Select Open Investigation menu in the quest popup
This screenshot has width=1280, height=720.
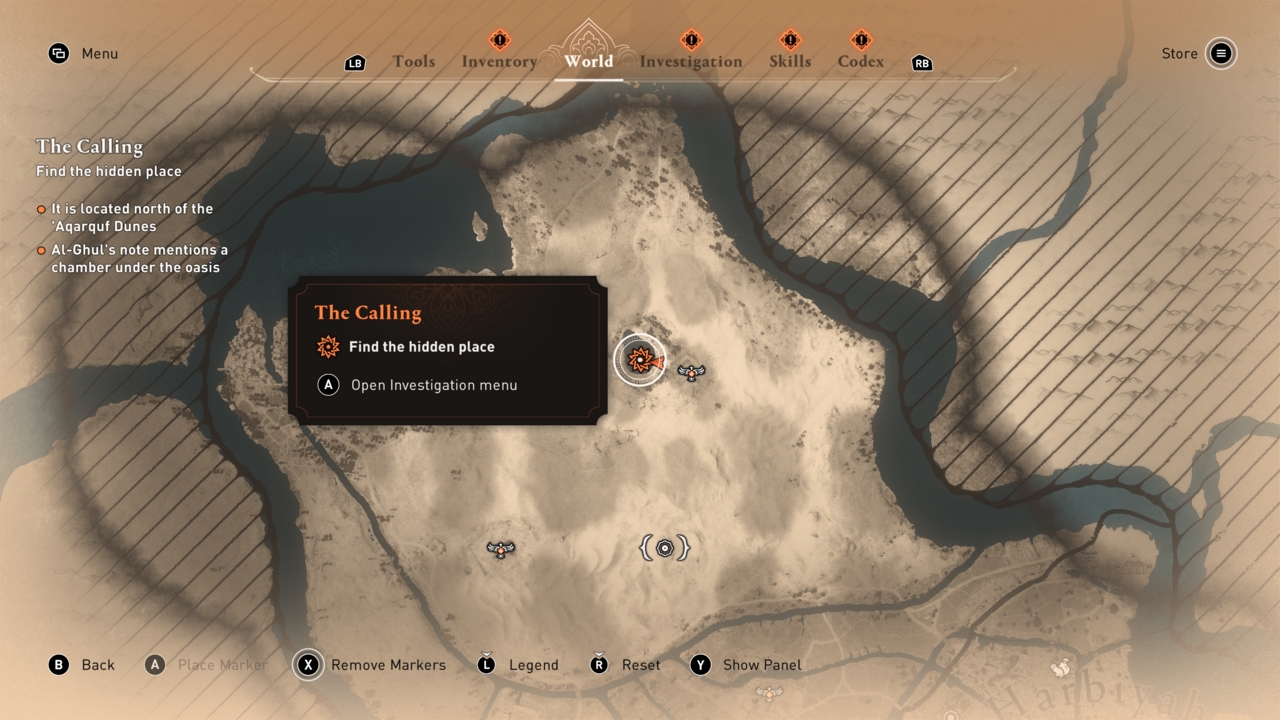433,384
